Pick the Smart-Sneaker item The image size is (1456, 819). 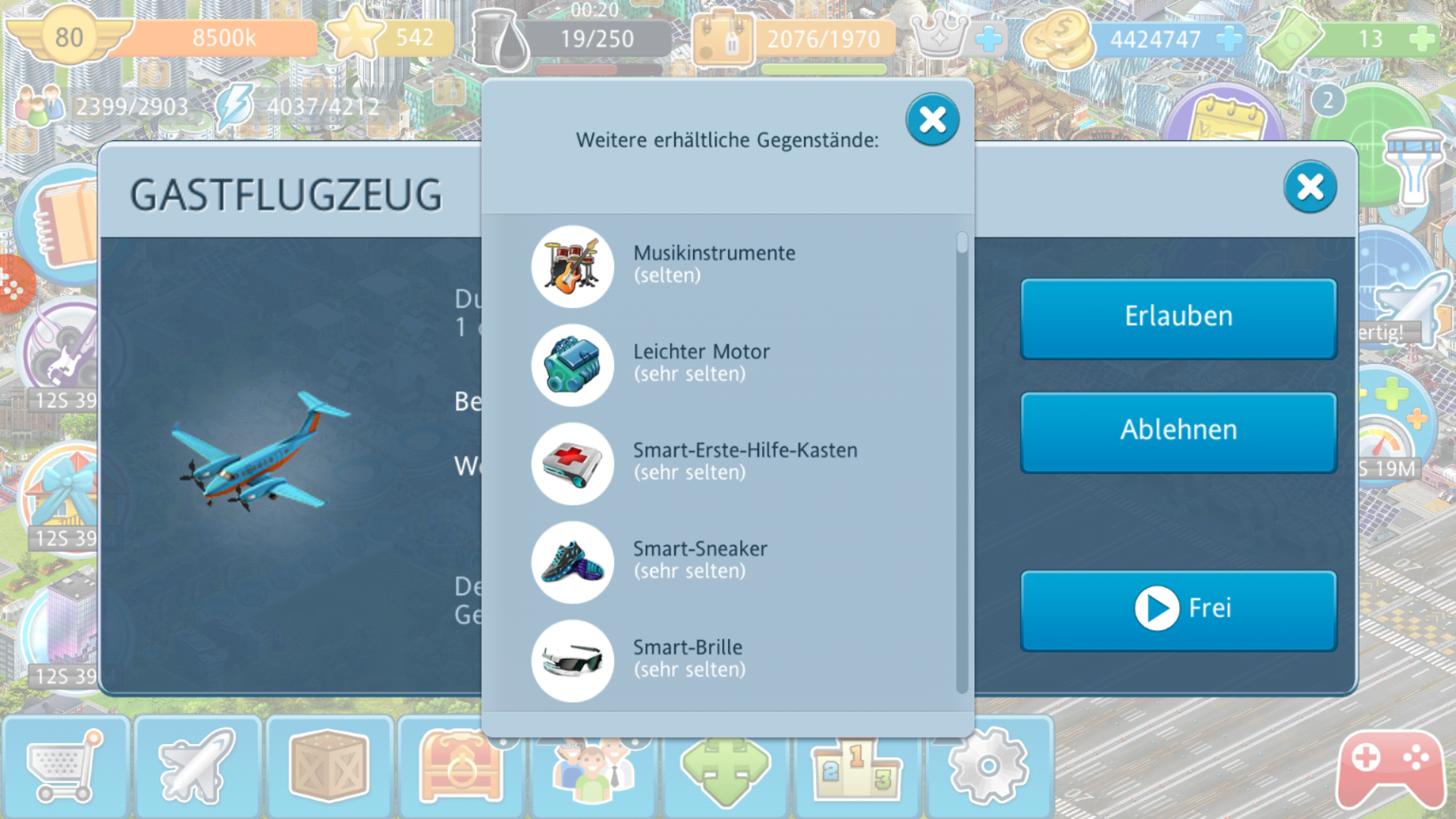coord(699,561)
